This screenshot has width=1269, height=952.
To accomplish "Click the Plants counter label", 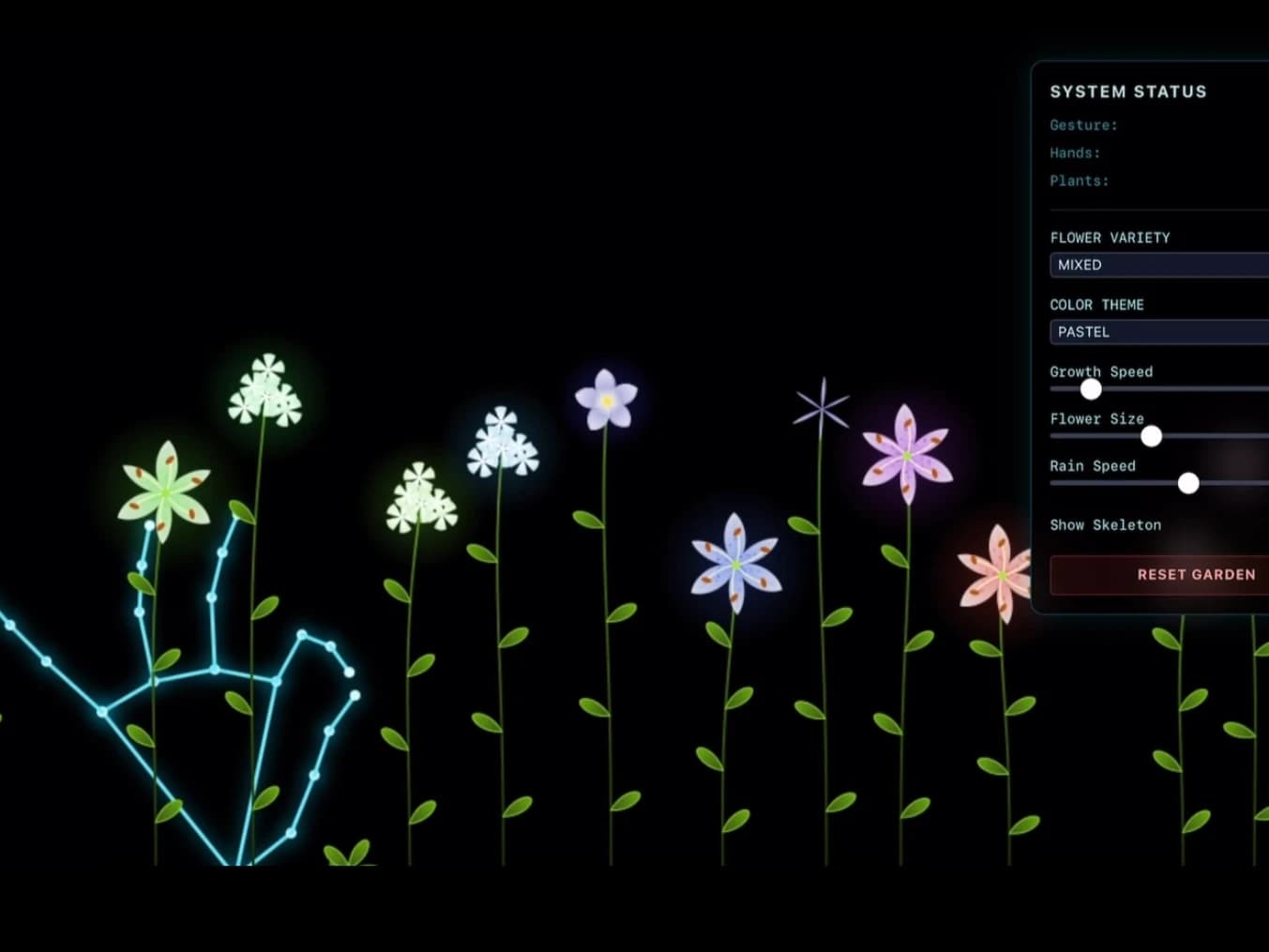I will click(x=1080, y=181).
